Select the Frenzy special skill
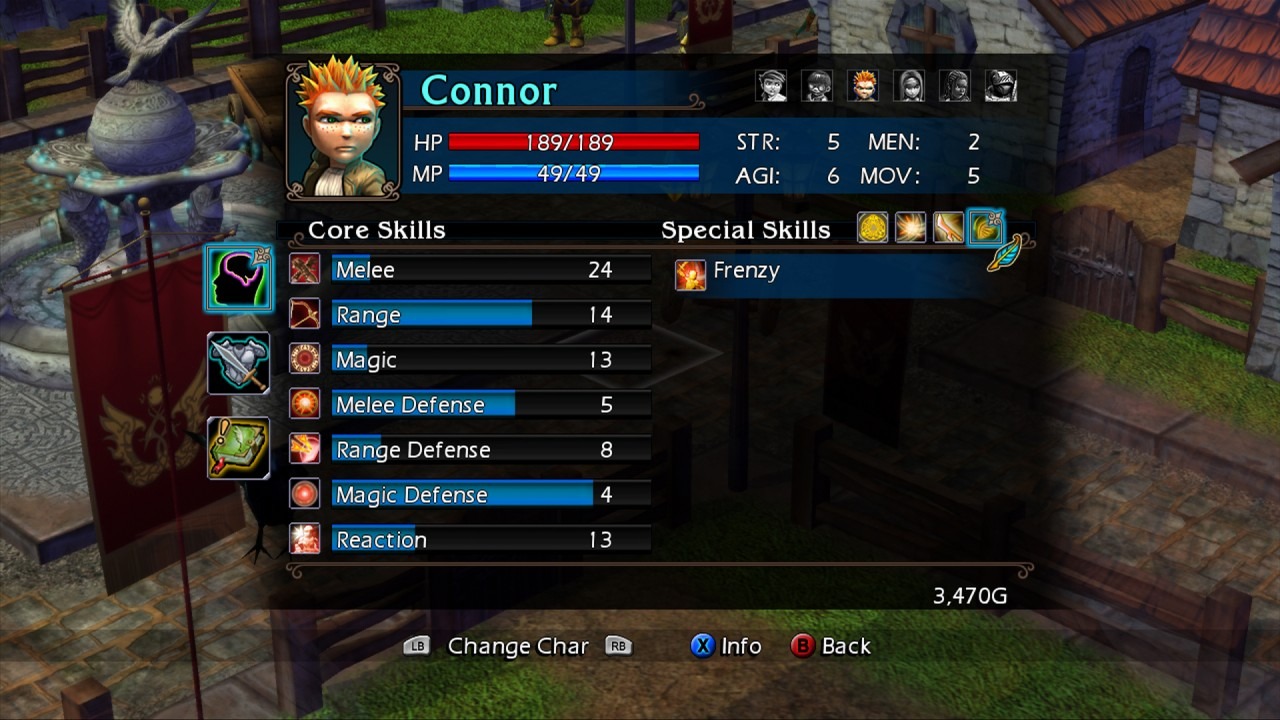The height and width of the screenshot is (720, 1280). [745, 272]
